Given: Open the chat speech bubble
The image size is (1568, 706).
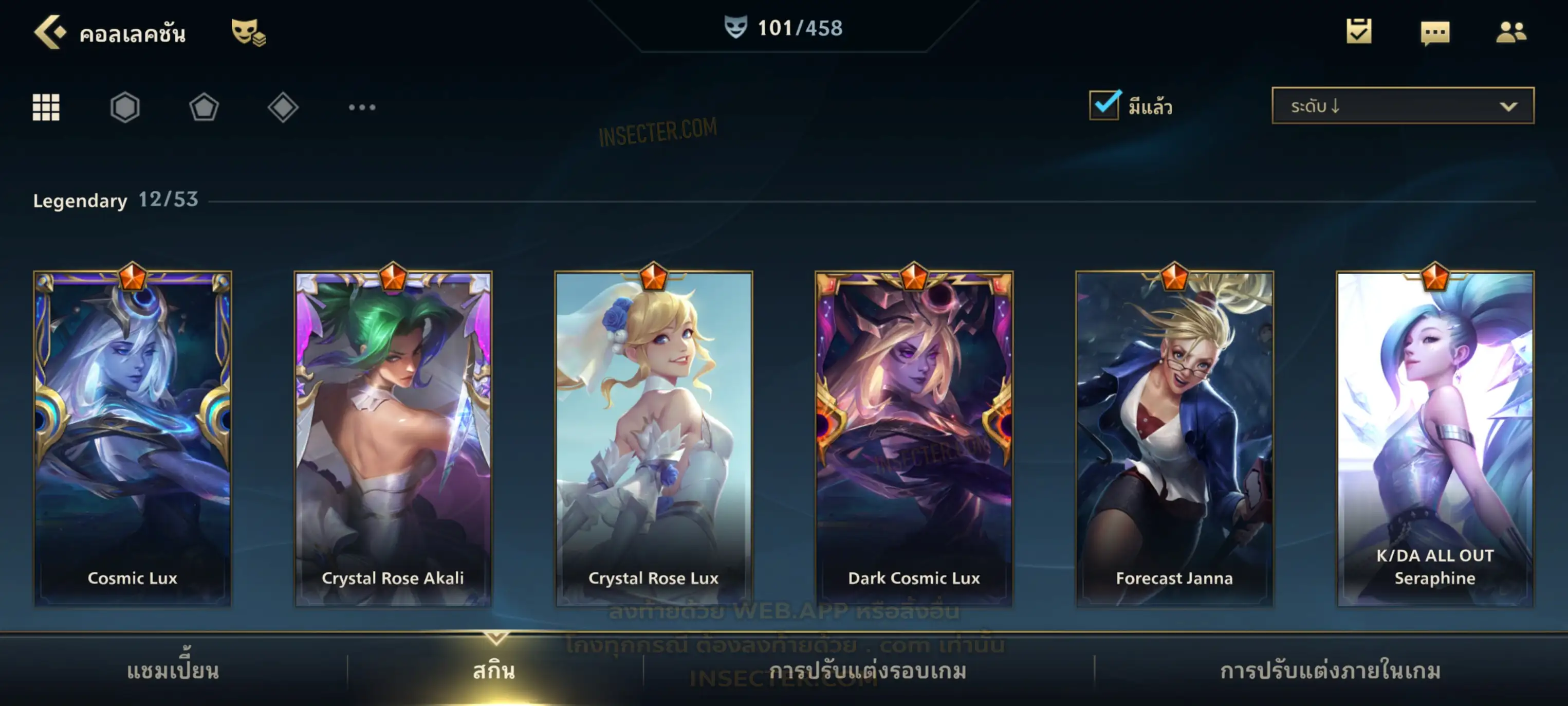Looking at the screenshot, I should [x=1435, y=32].
